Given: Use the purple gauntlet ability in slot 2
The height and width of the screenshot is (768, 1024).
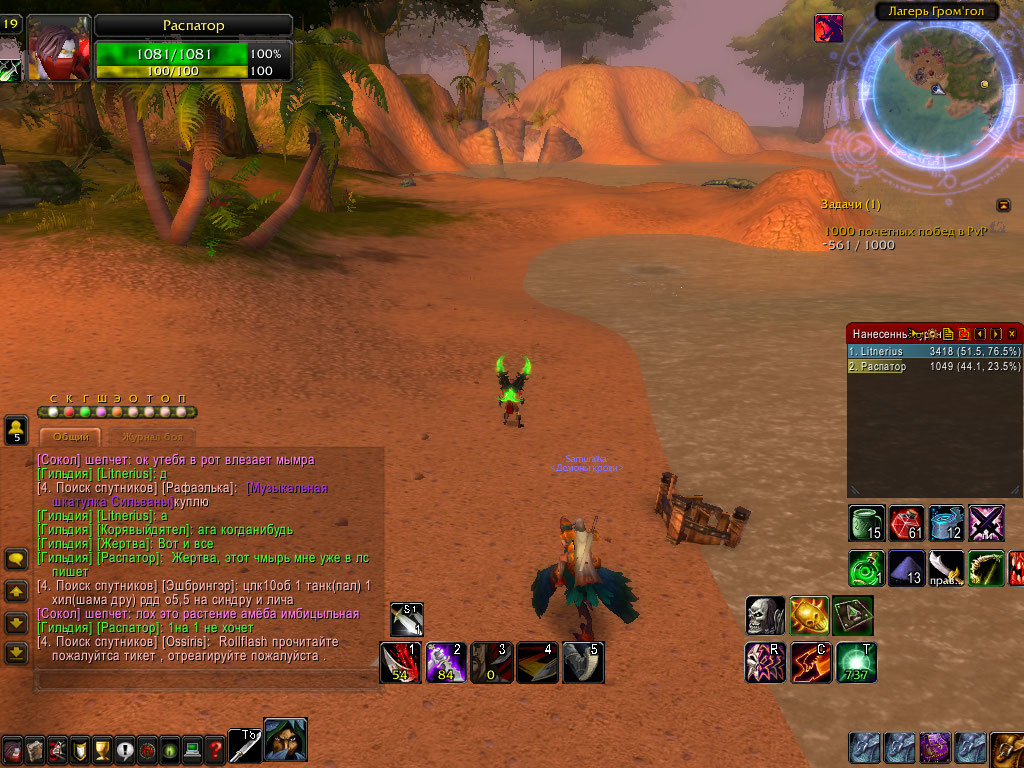Looking at the screenshot, I should pyautogui.click(x=445, y=662).
